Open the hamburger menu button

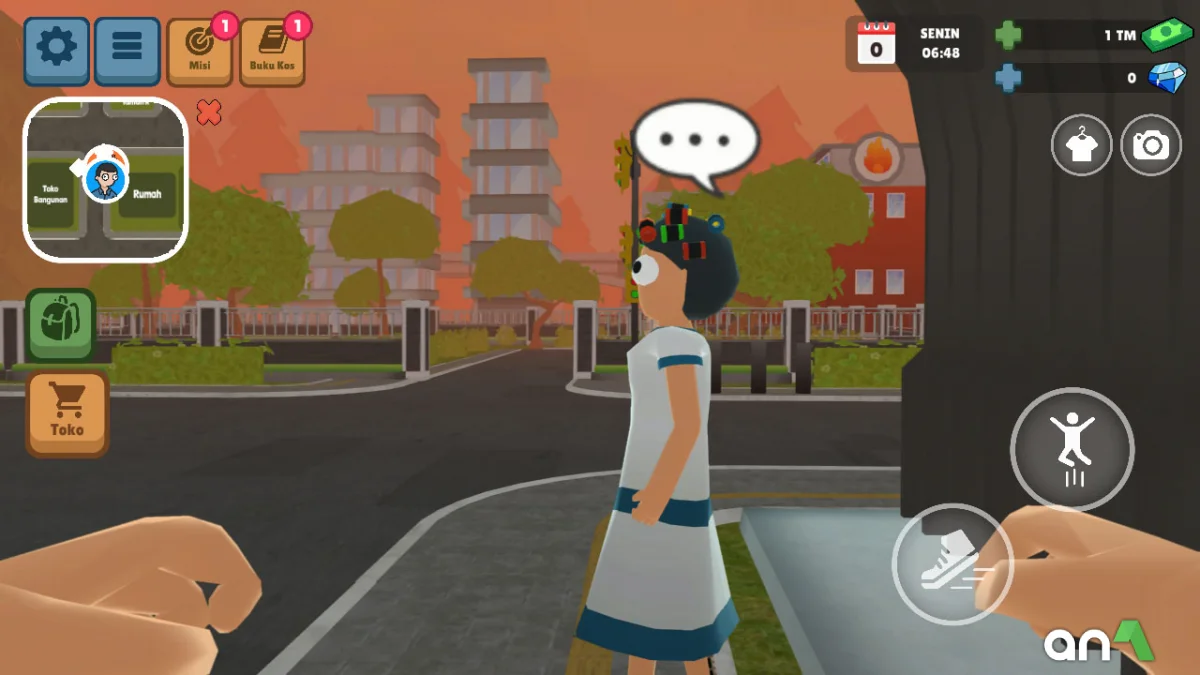pos(127,50)
